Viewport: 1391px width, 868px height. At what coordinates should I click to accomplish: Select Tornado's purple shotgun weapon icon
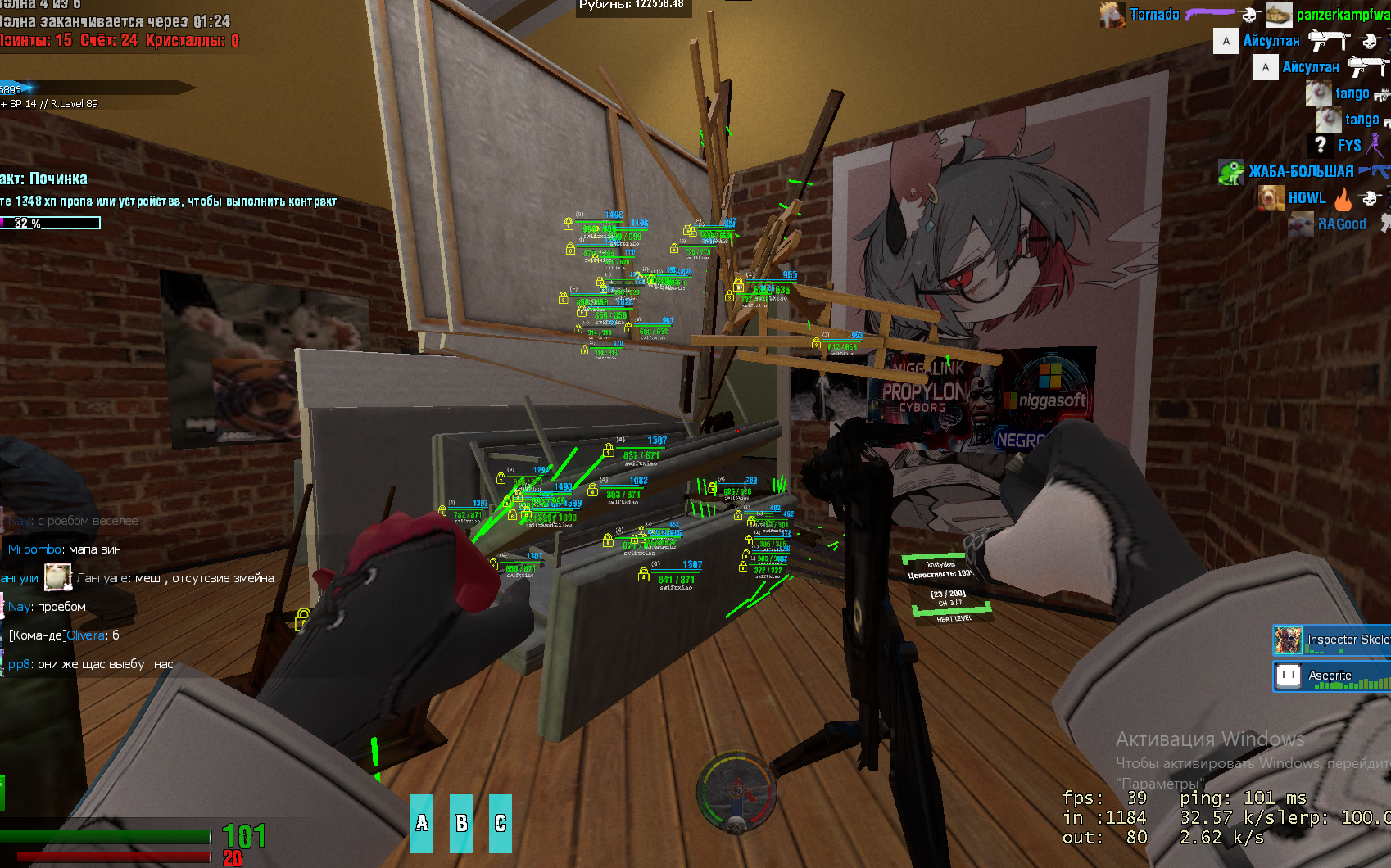click(1209, 14)
